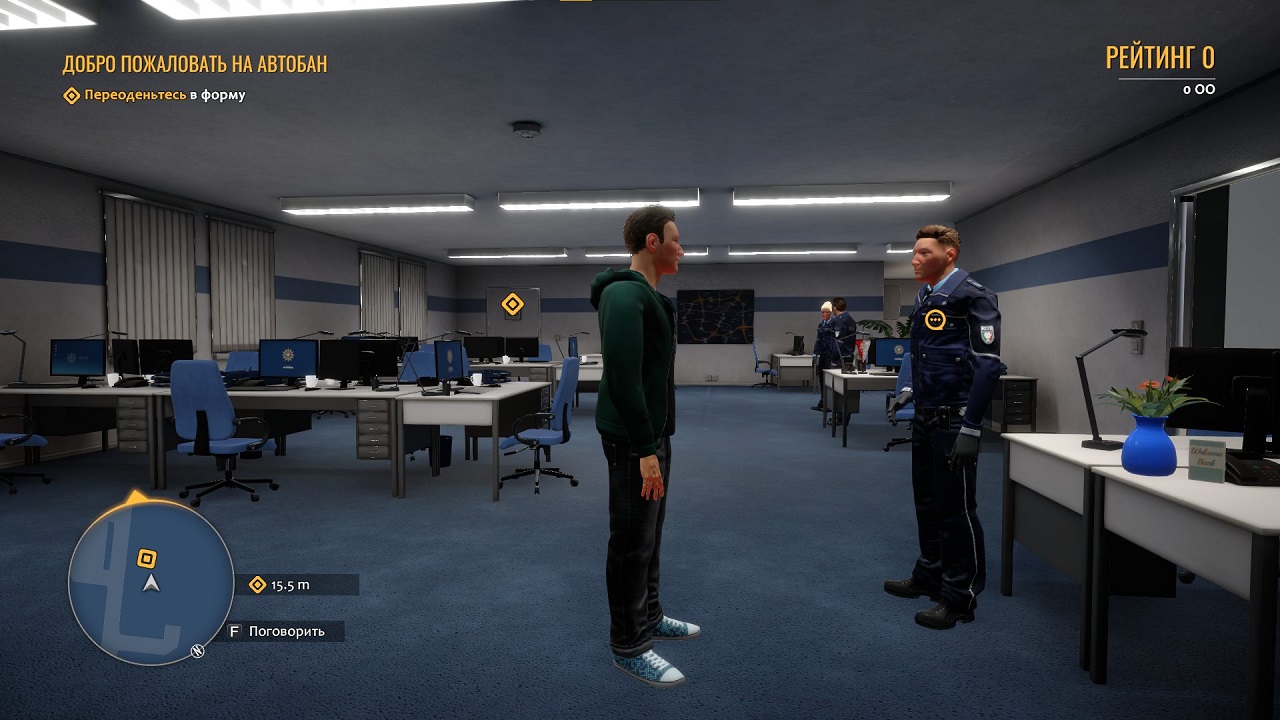Click the diamond icon next to "15.5 m"
This screenshot has height=720, width=1280.
[256, 584]
